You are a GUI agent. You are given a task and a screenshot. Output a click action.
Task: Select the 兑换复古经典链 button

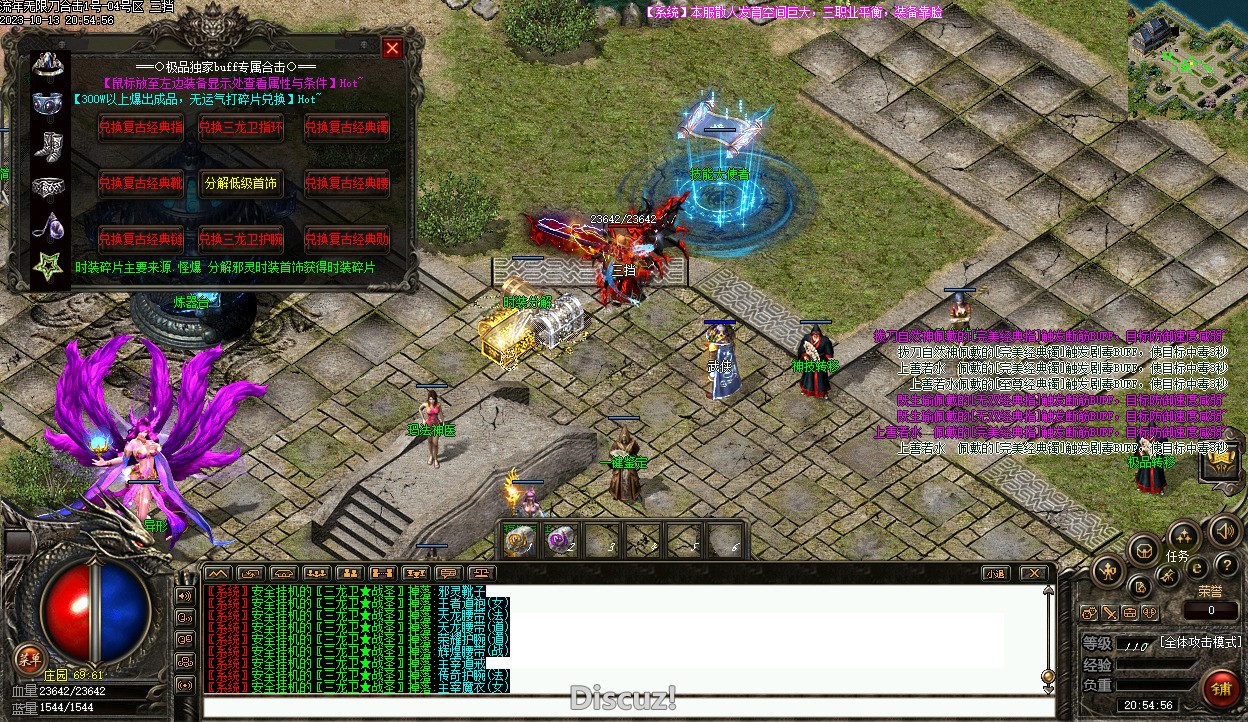(x=141, y=240)
